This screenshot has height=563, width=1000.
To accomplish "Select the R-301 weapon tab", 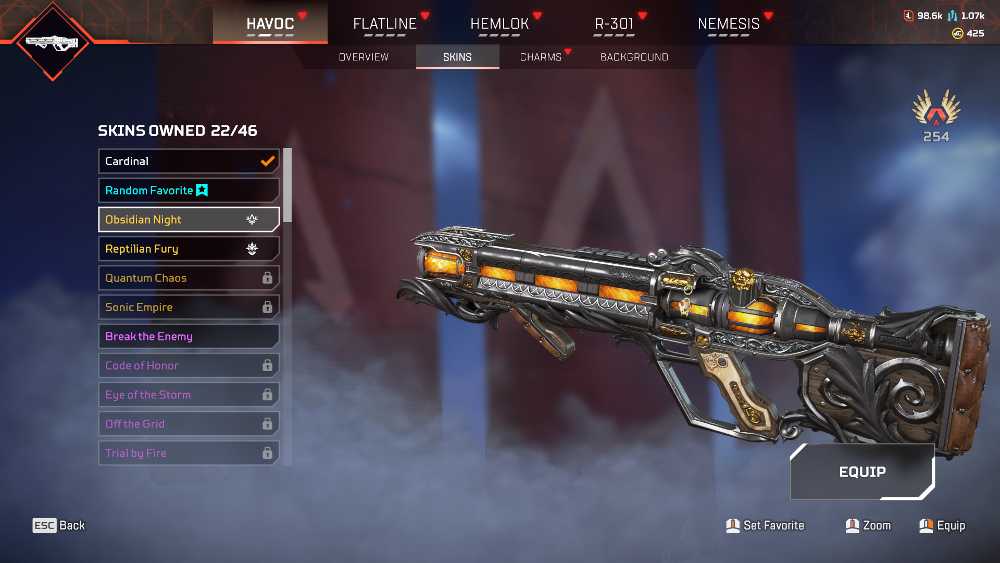I will click(x=614, y=23).
